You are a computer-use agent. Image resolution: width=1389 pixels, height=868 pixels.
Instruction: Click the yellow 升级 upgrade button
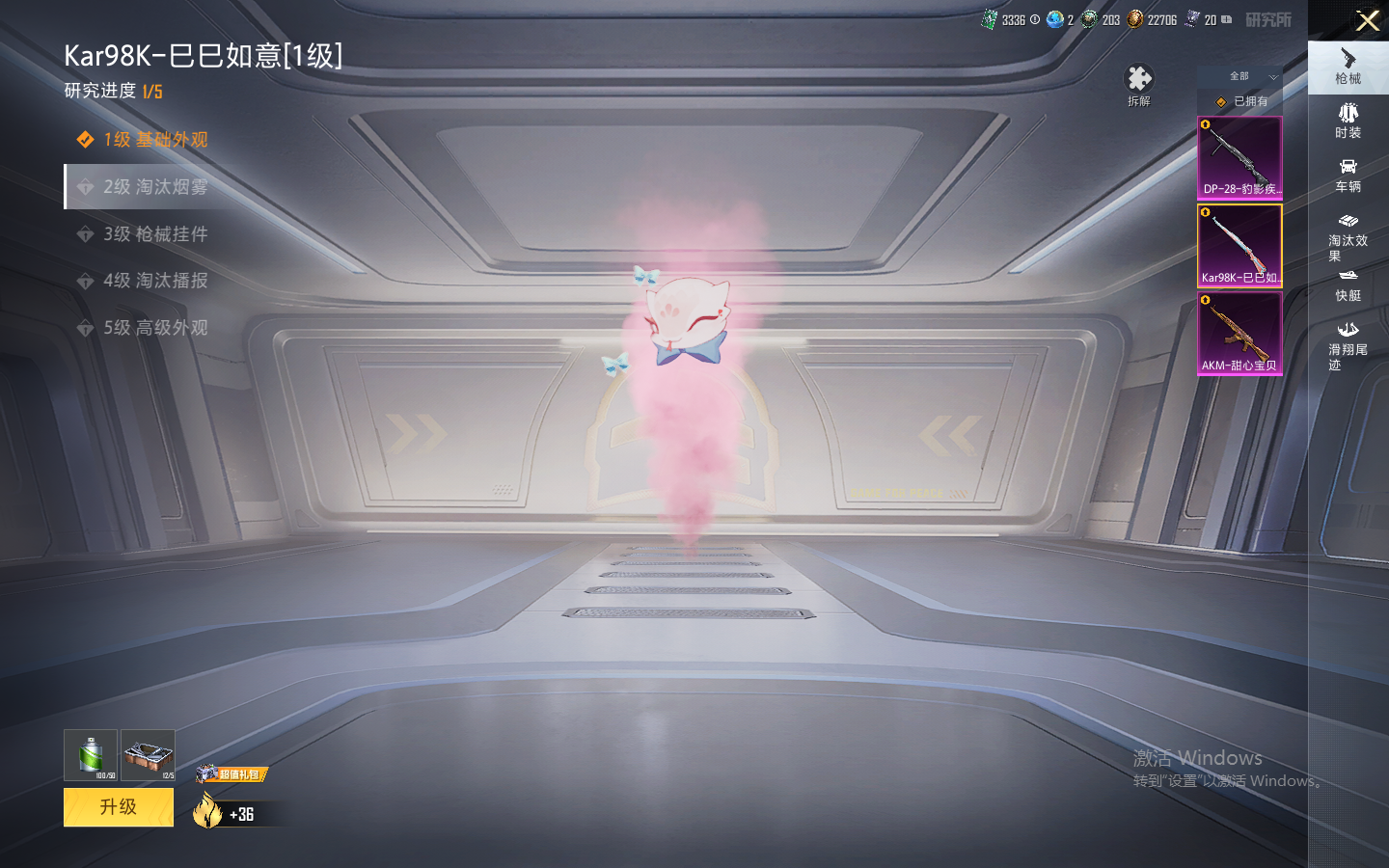pyautogui.click(x=119, y=807)
